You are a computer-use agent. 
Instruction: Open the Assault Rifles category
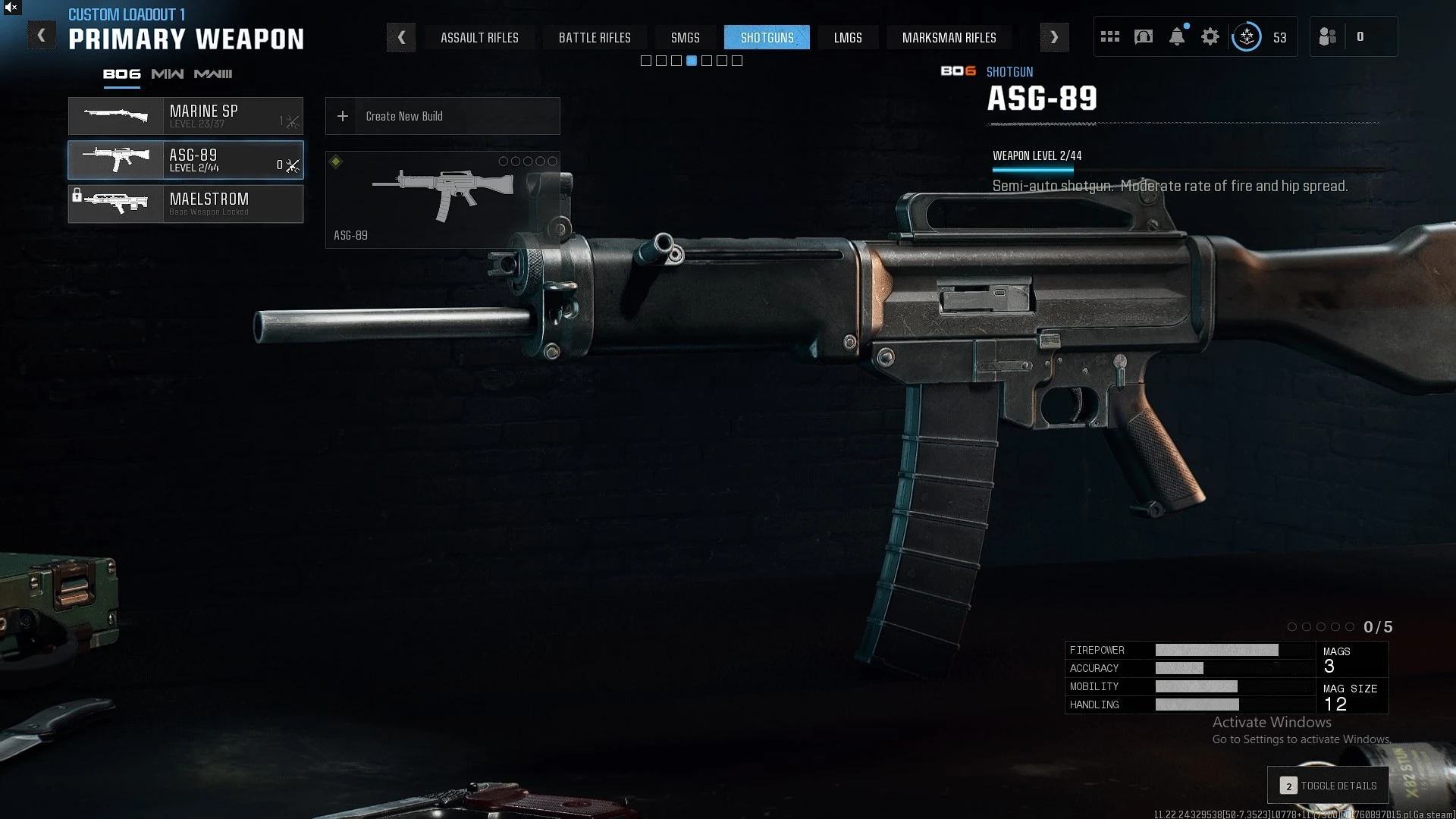click(480, 37)
